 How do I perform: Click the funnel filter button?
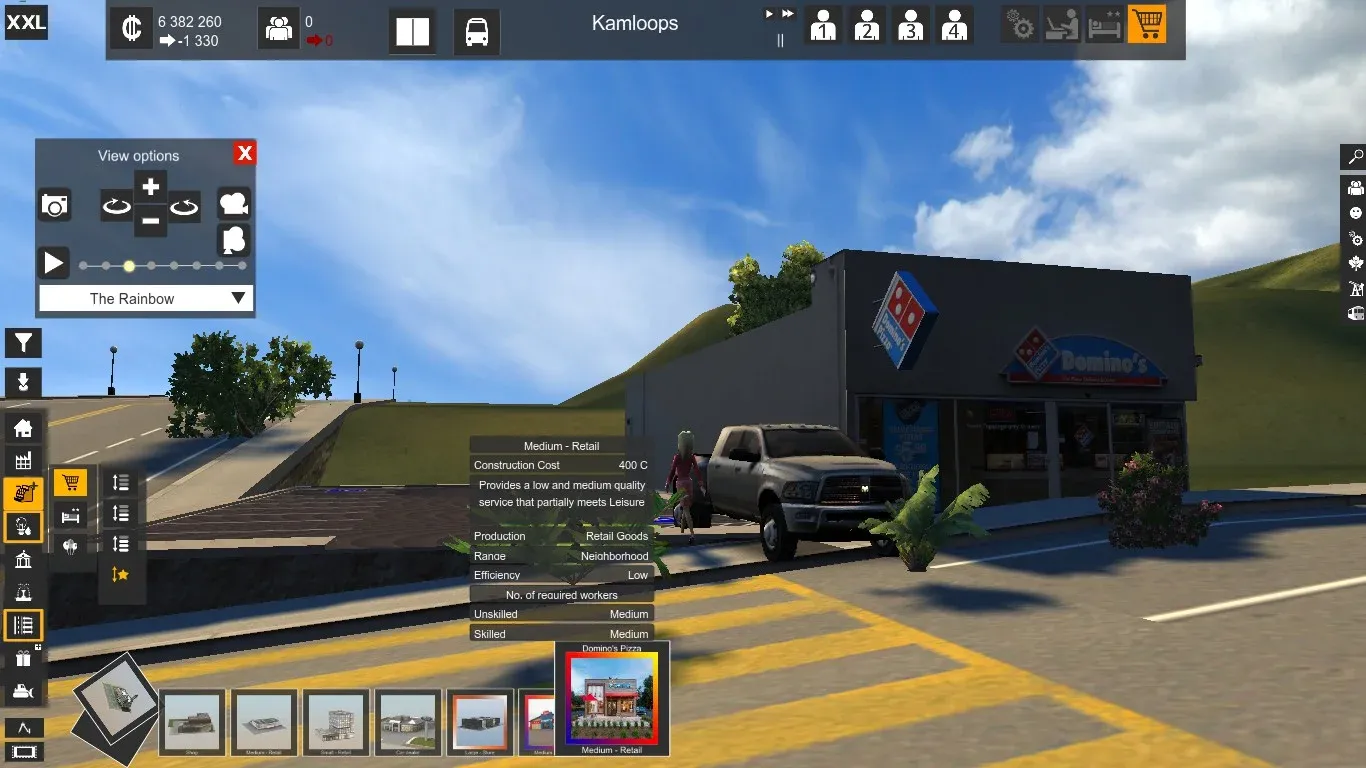pos(23,343)
